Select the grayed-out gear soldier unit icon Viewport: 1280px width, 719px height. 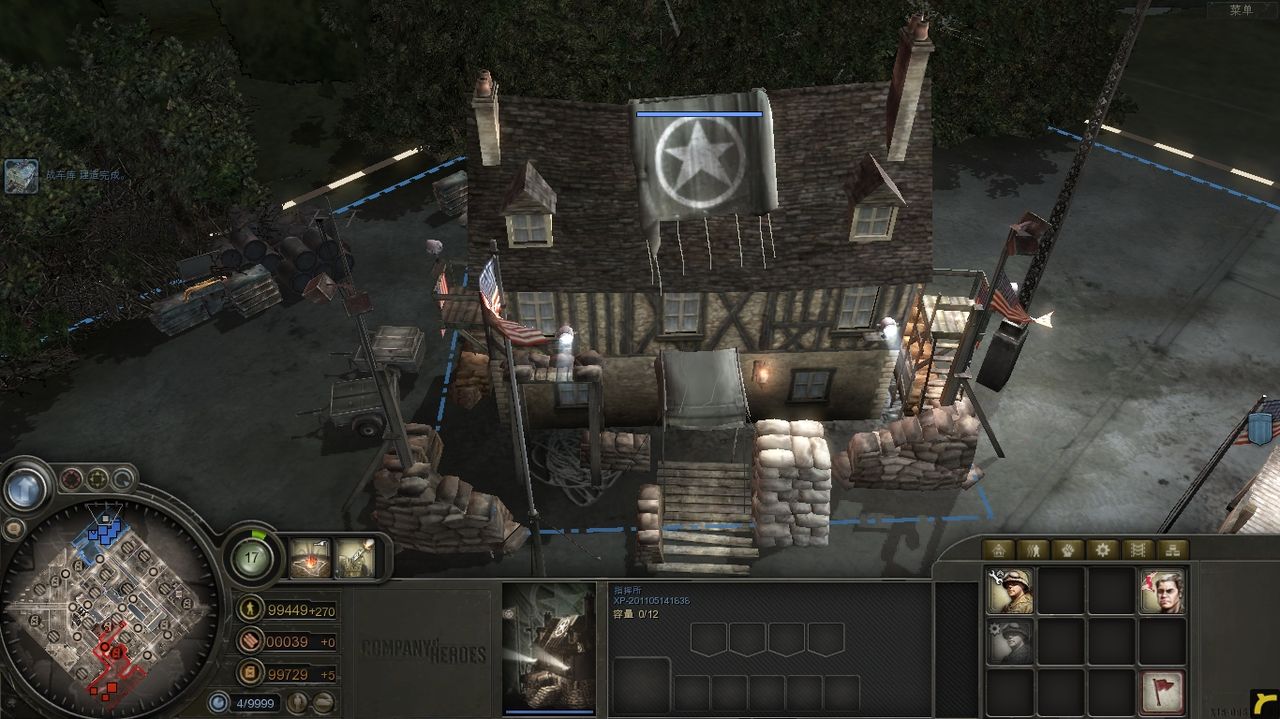(x=1010, y=641)
